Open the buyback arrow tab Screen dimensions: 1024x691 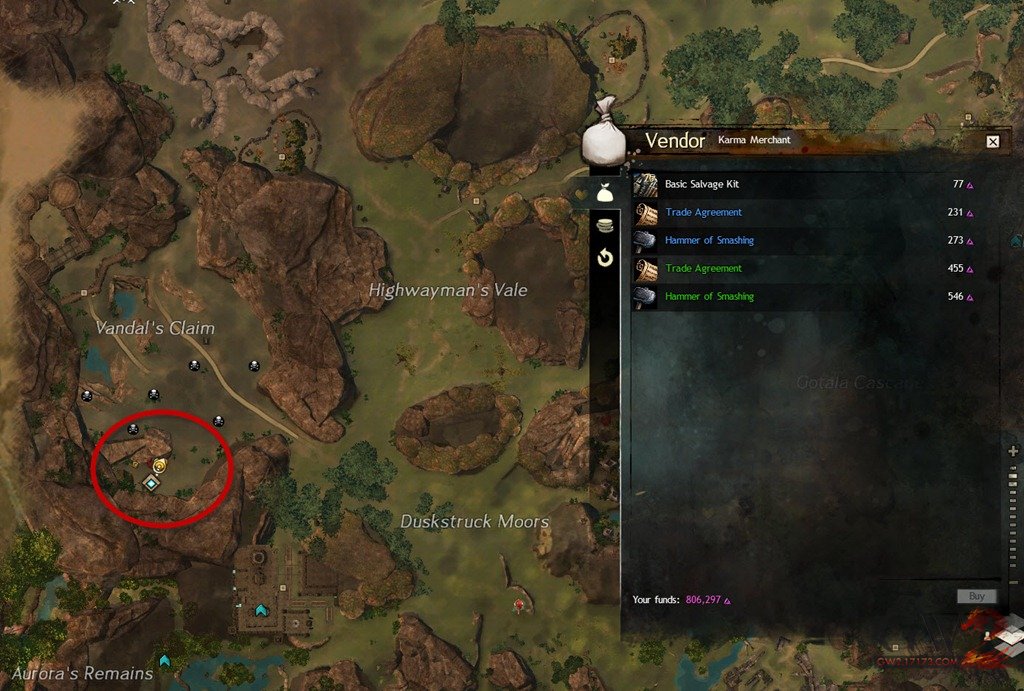tap(604, 259)
